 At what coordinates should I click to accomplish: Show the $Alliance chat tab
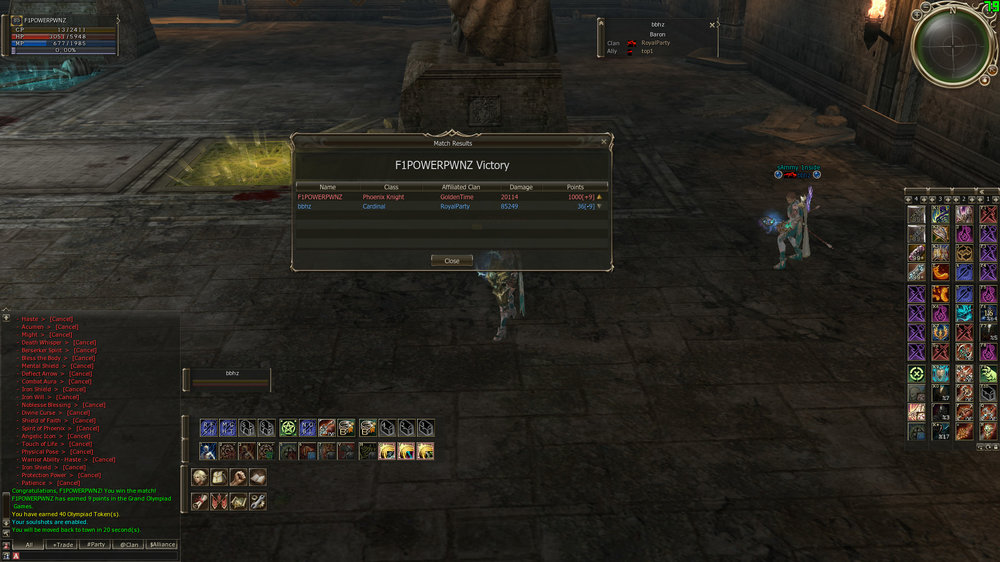point(162,544)
